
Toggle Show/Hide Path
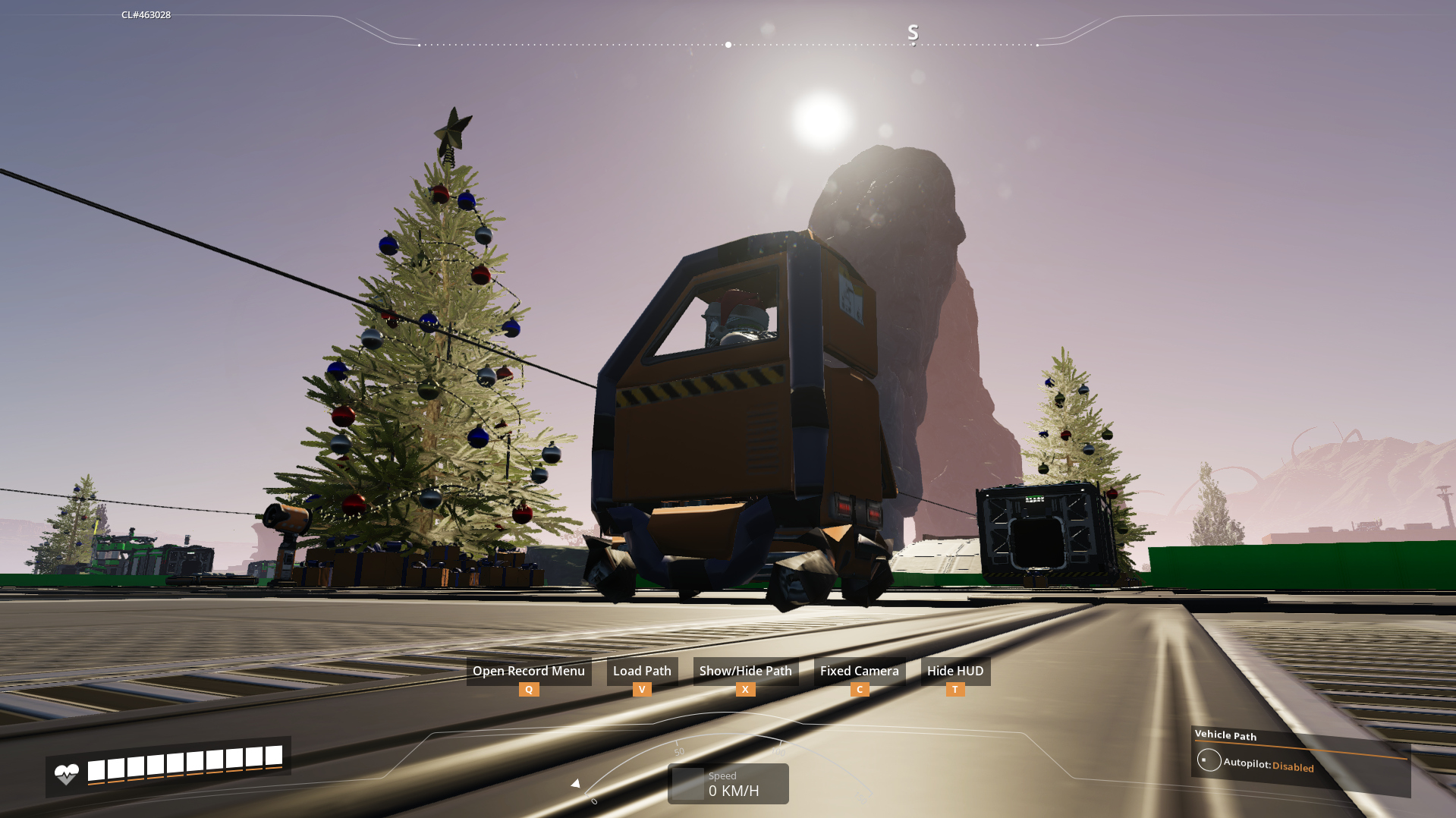(x=745, y=672)
